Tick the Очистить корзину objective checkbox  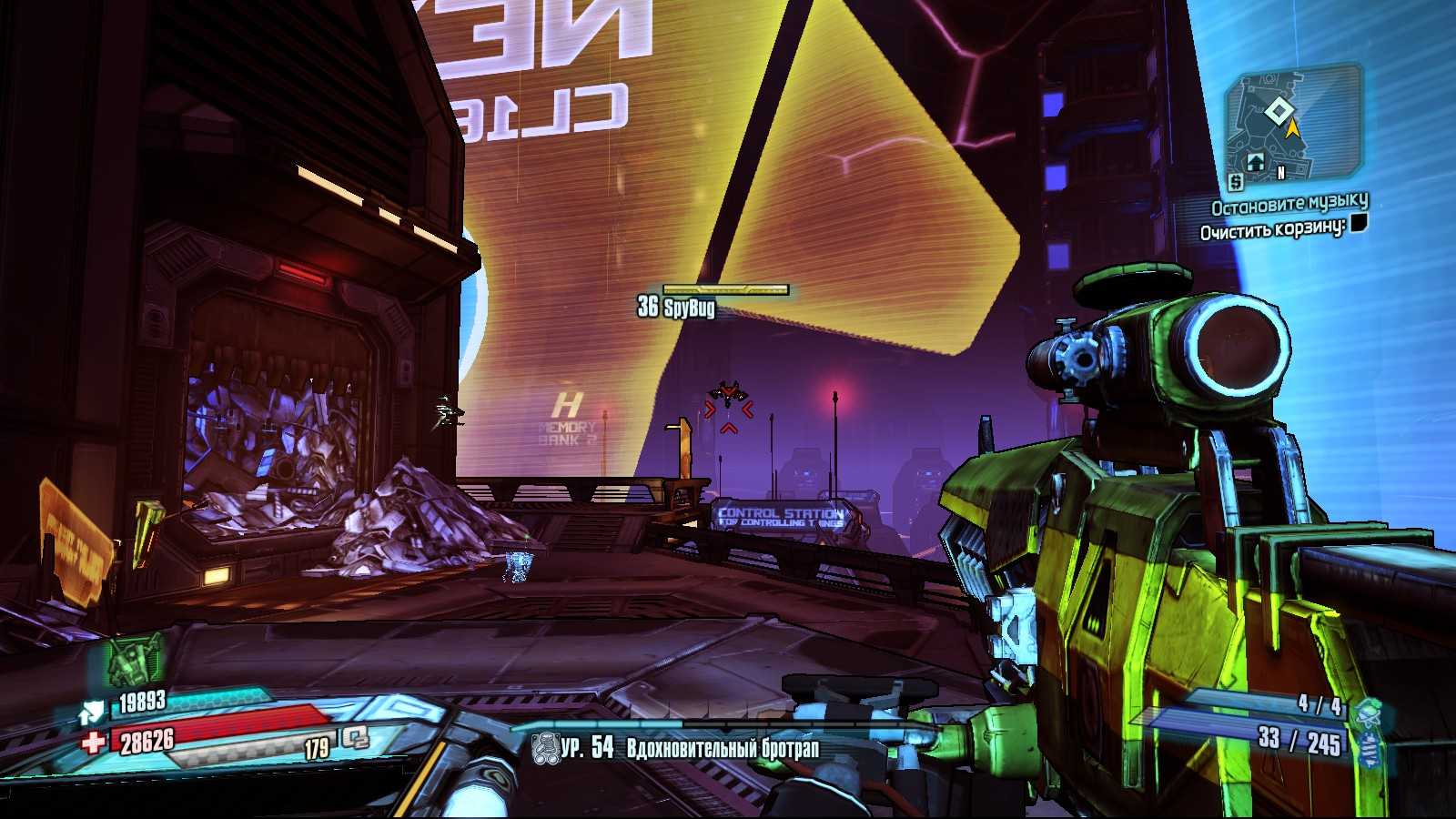(x=1358, y=224)
